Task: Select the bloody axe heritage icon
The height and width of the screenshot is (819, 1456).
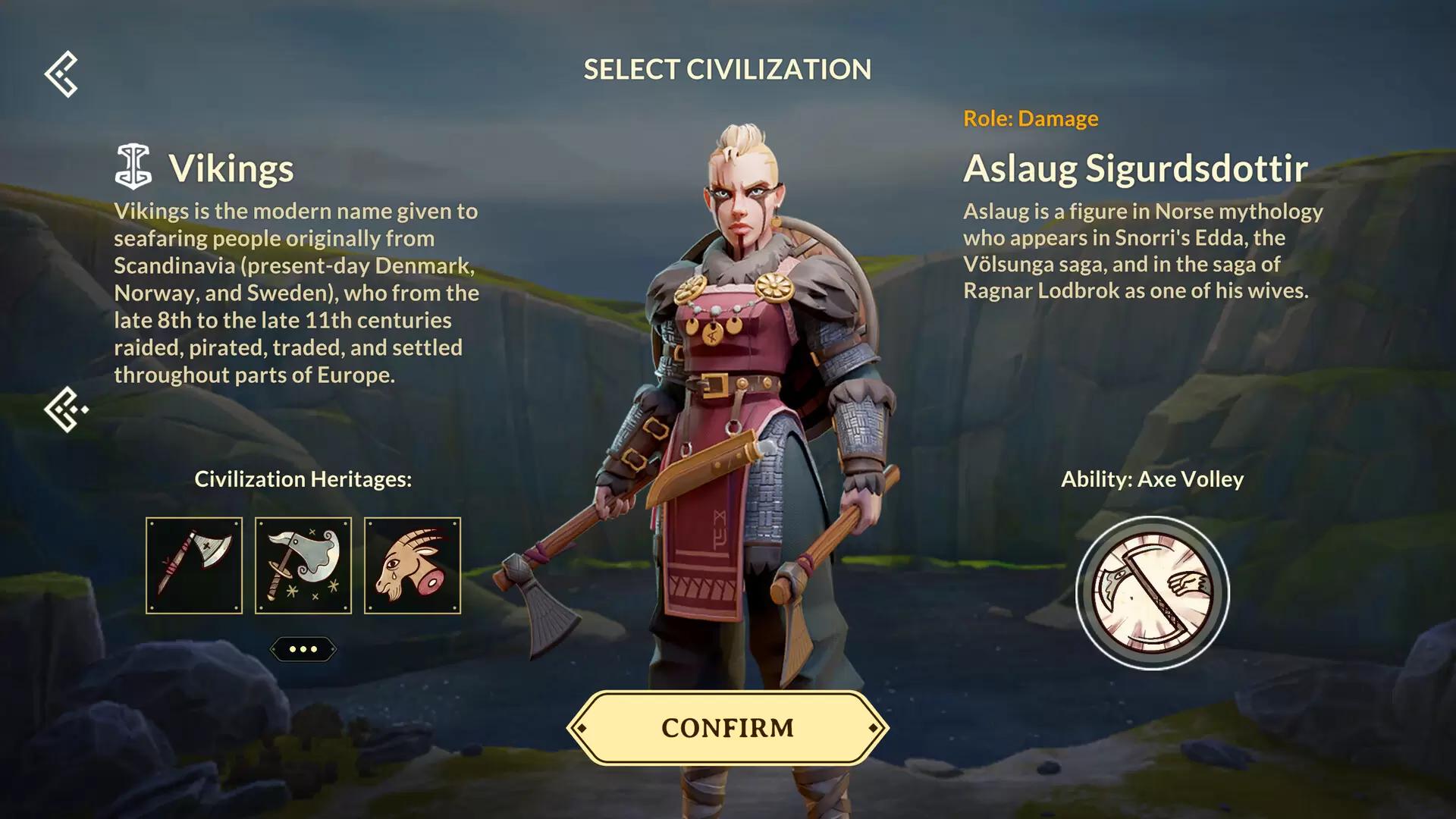Action: [x=194, y=566]
